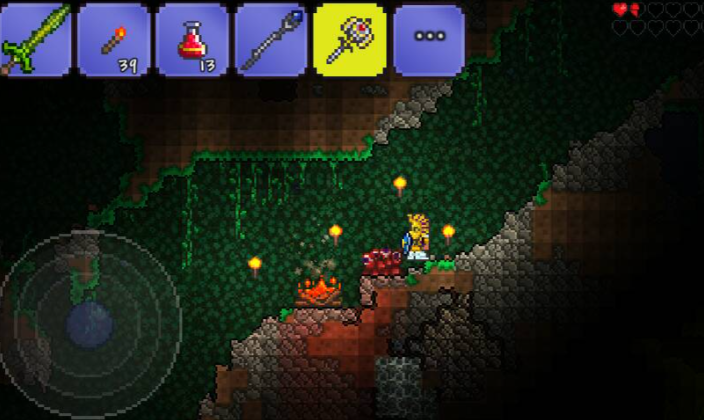Select the red healing potion slot

[192, 40]
